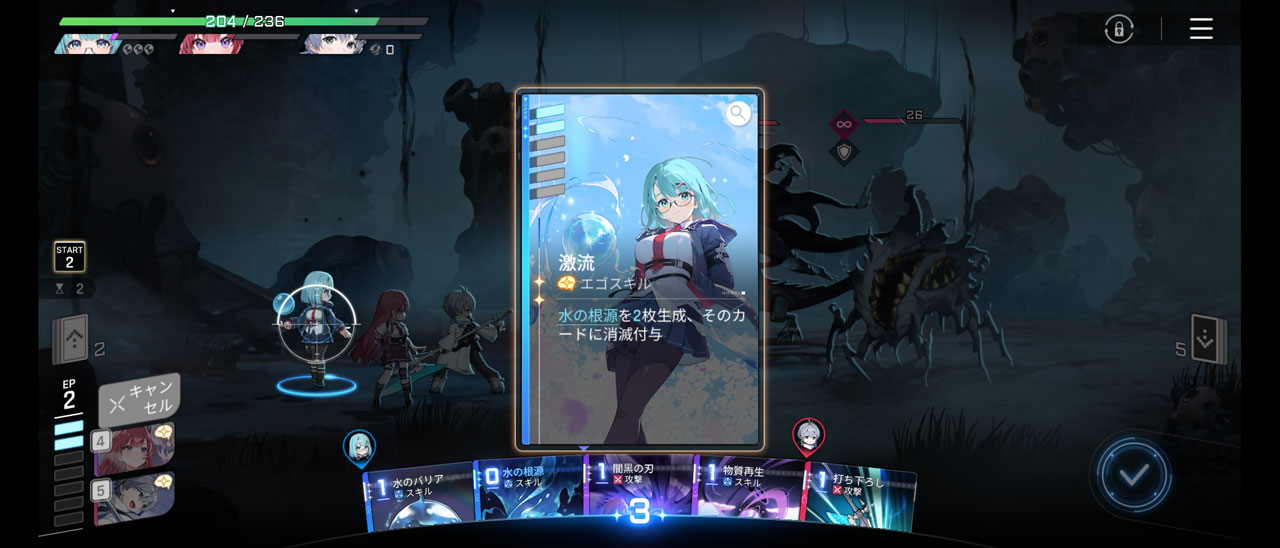Tap the START 2 turn indicator
This screenshot has width=1280, height=548.
69,256
